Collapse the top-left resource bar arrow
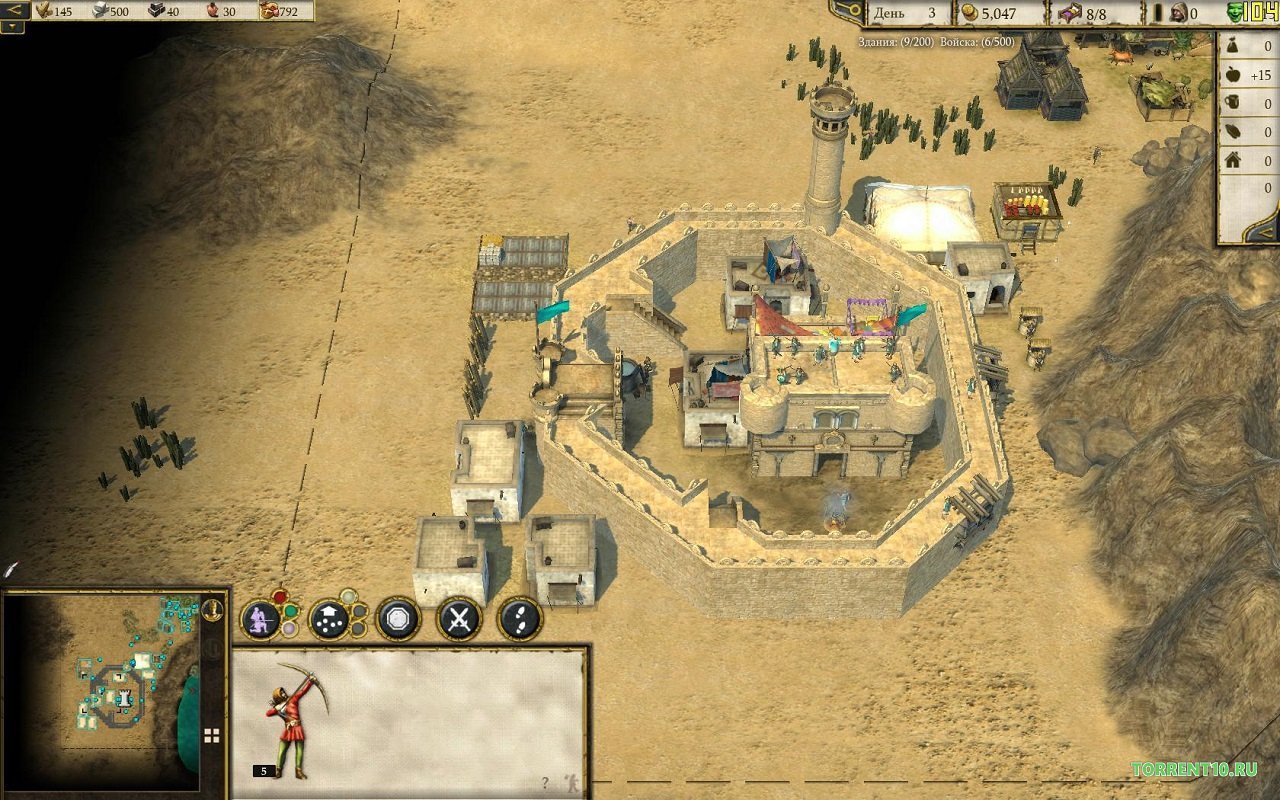The image size is (1280, 800). tap(13, 10)
